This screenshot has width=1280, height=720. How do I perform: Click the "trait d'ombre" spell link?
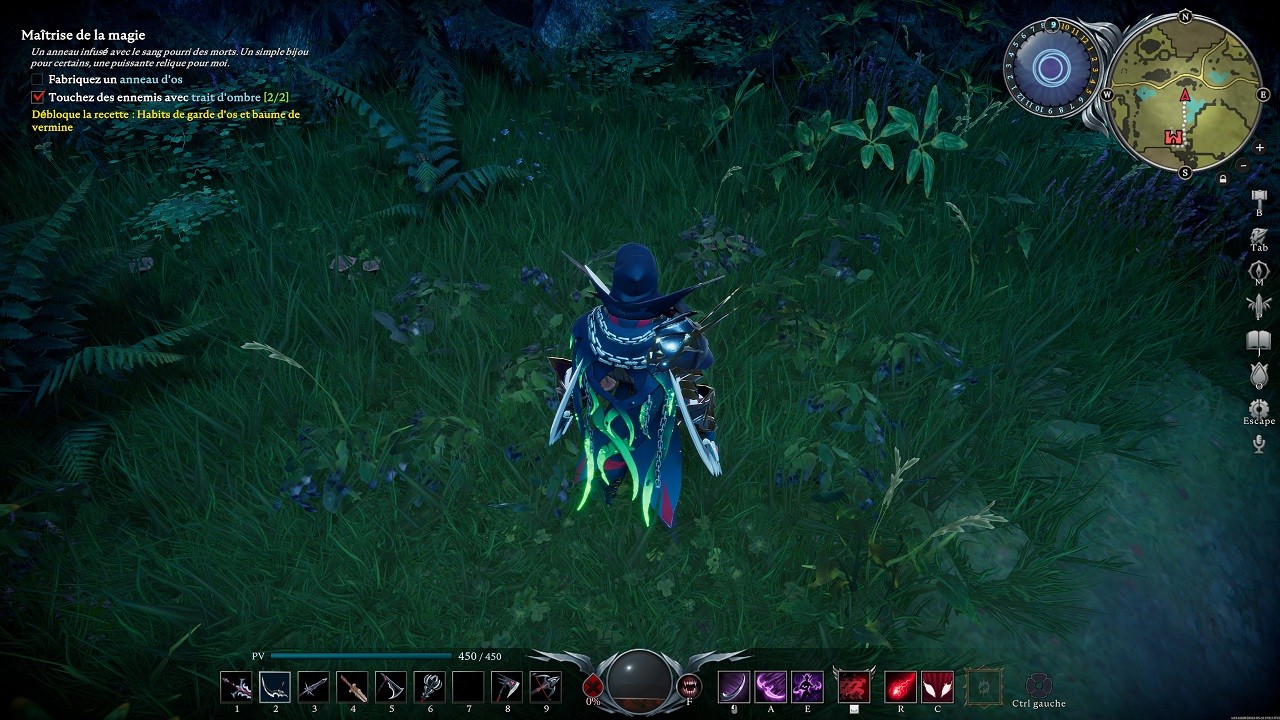pyautogui.click(x=224, y=96)
